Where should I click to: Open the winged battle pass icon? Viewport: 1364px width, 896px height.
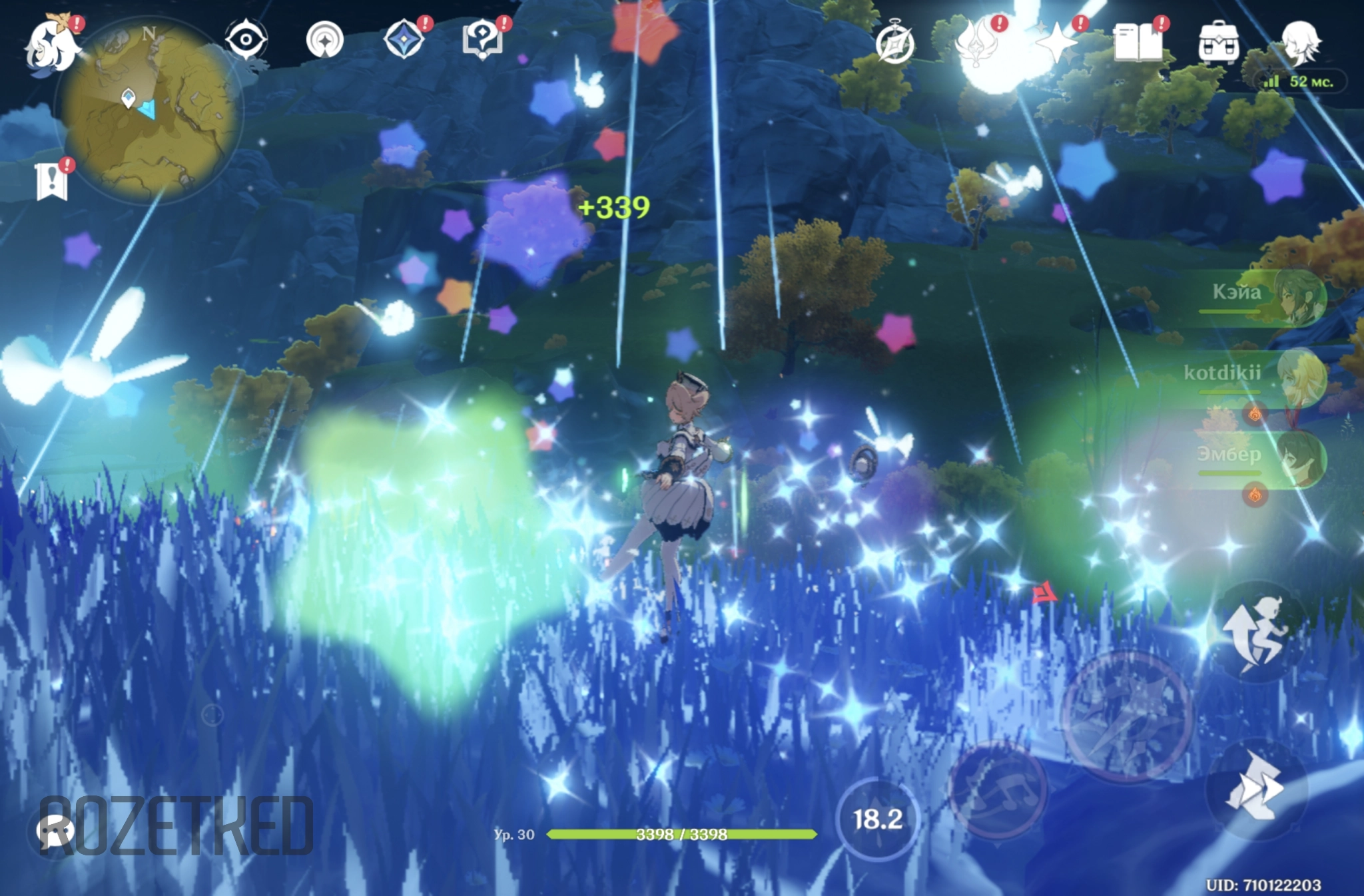[x=975, y=42]
